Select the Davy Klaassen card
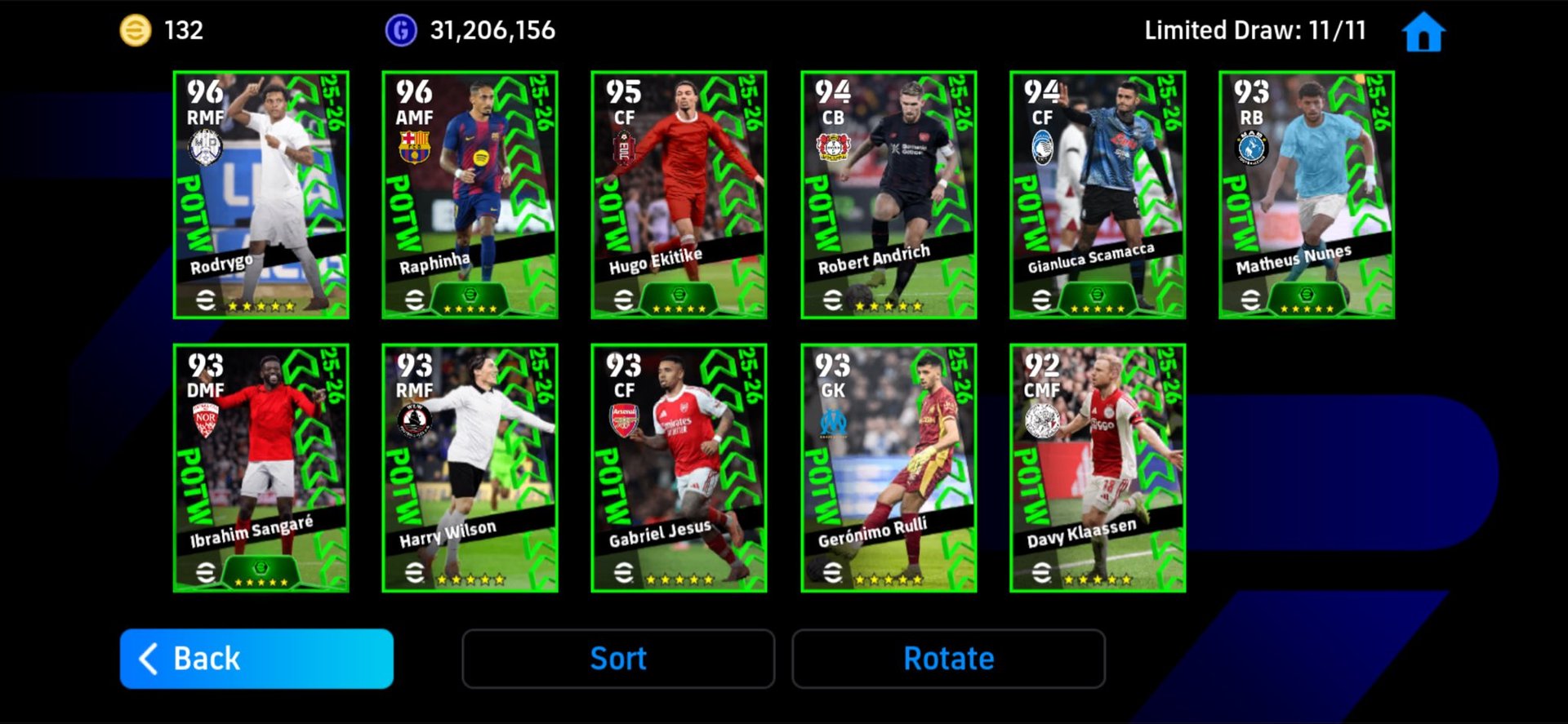This screenshot has width=1568, height=724. click(1098, 468)
